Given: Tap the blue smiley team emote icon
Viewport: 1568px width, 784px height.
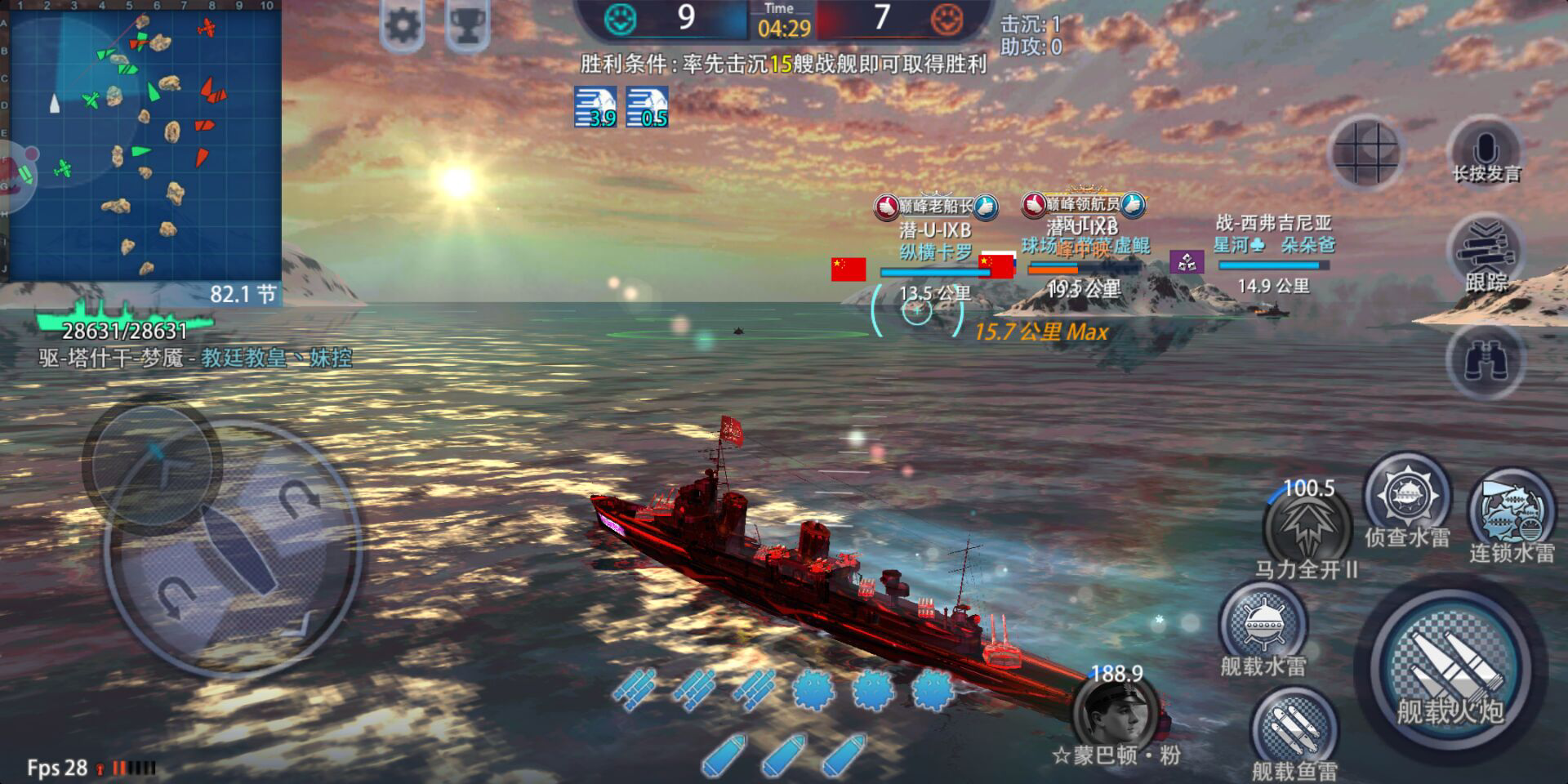Looking at the screenshot, I should coord(621,18).
